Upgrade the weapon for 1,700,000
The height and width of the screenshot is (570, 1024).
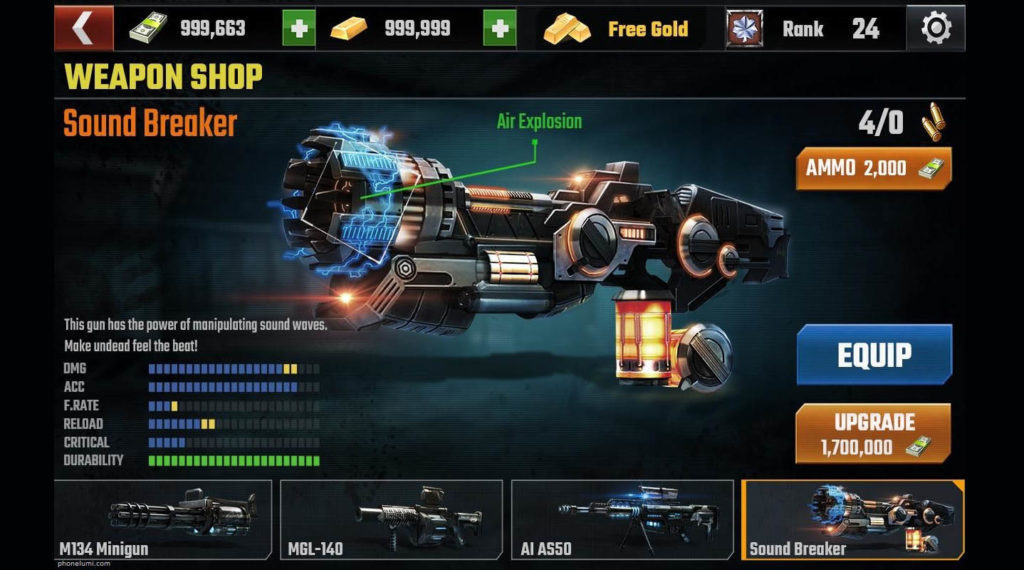tap(873, 433)
